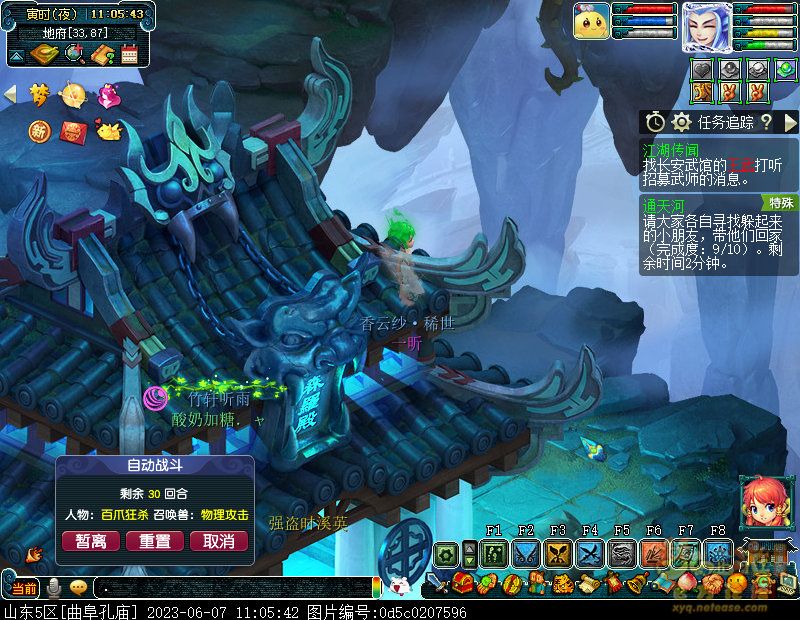Open the 江湖传闻 quest entry
Image resolution: width=800 pixels, height=620 pixels.
(x=668, y=150)
